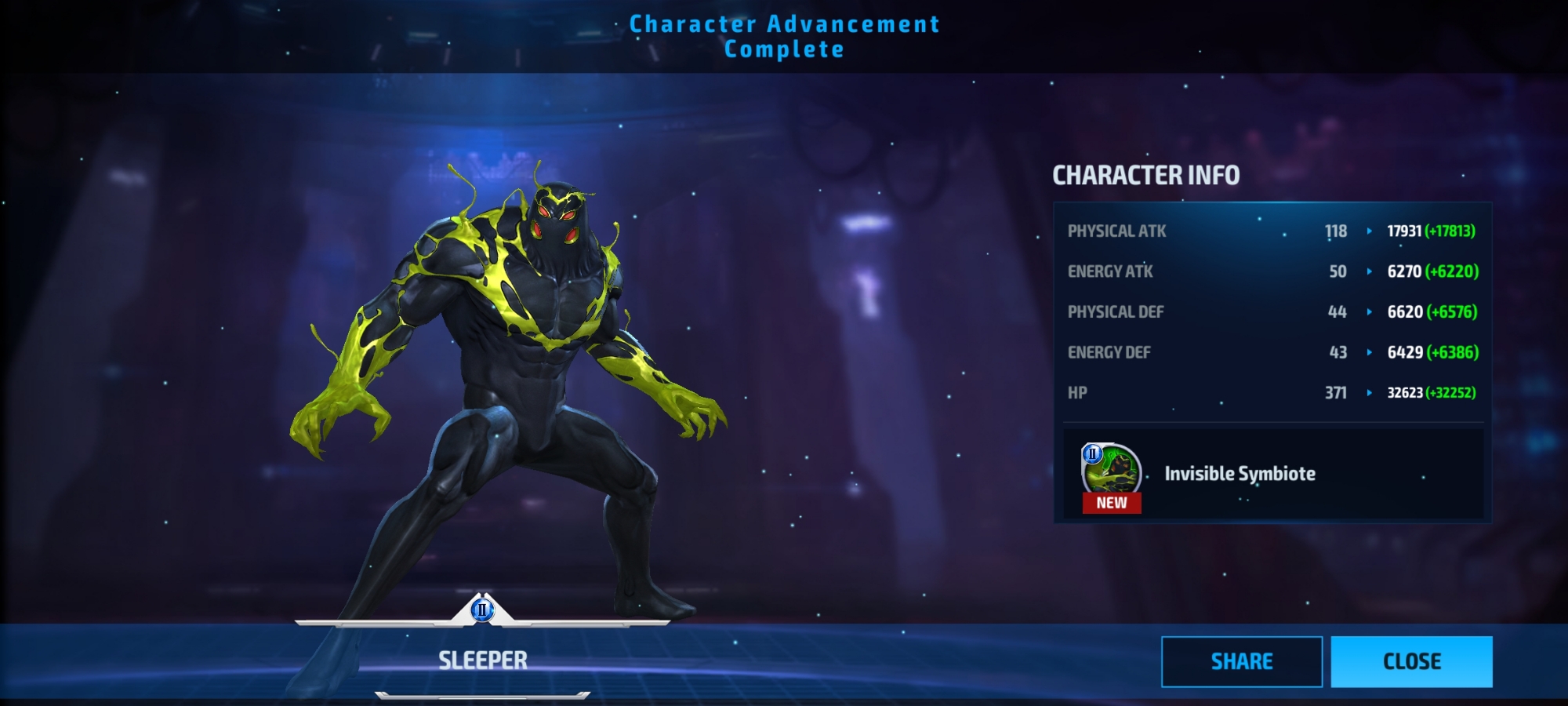This screenshot has height=706, width=1568.
Task: Share the Sleeper advancement result
Action: tap(1241, 661)
